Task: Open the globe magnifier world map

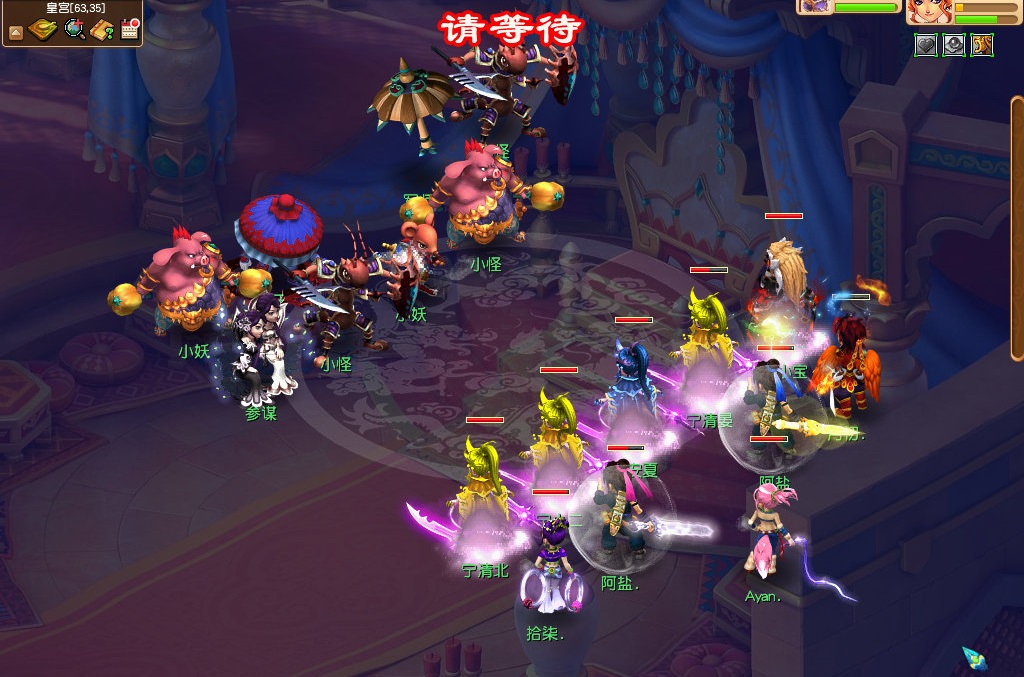Action: click(x=74, y=30)
